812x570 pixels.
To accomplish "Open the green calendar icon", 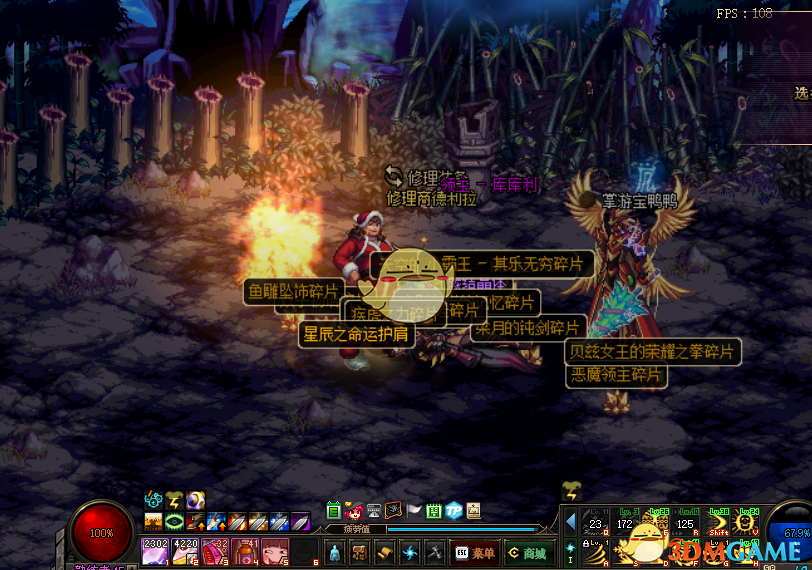I will pos(434,511).
